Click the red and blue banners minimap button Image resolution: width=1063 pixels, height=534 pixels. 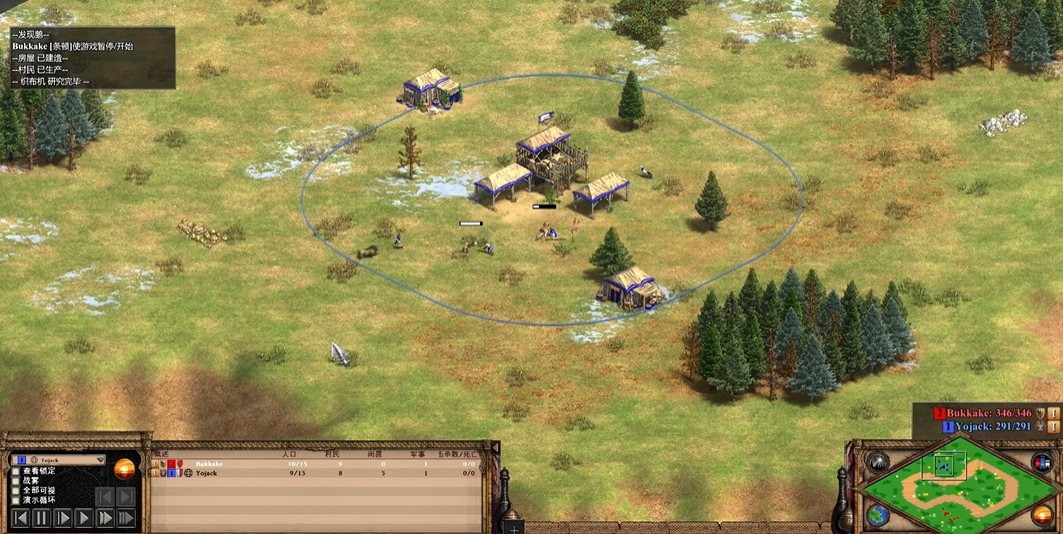(1042, 462)
